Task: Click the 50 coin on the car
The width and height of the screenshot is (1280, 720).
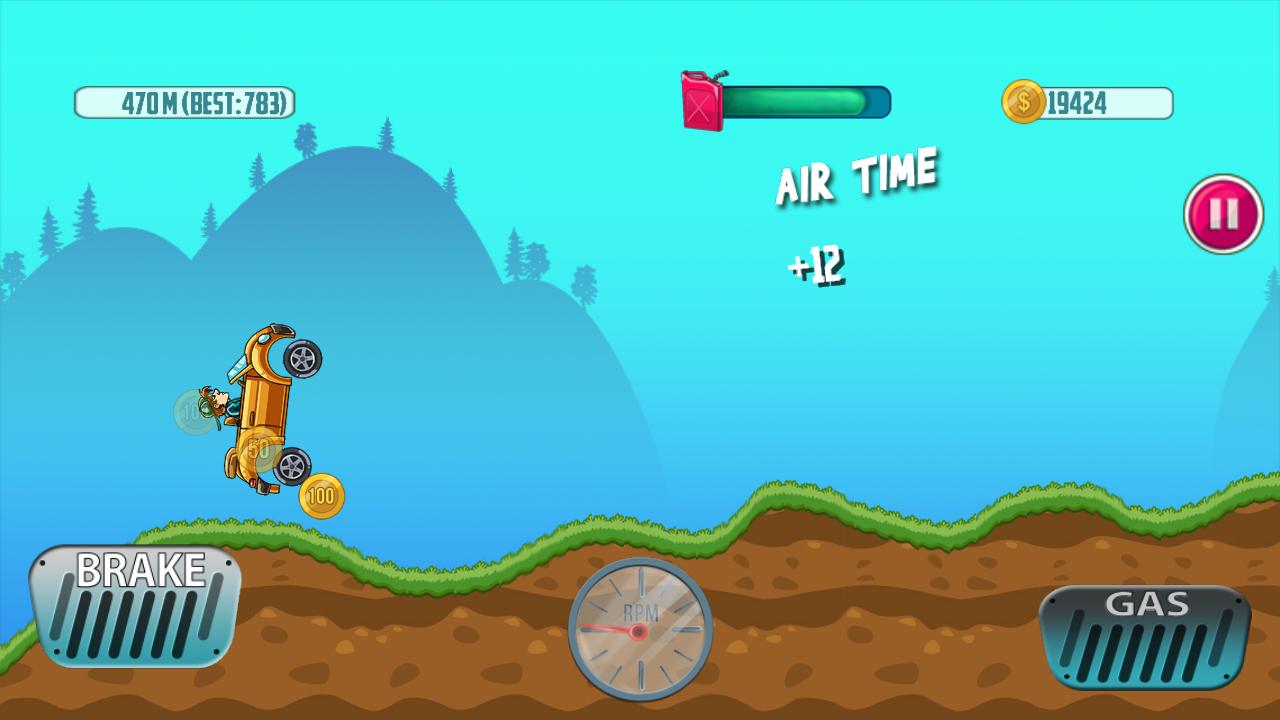Action: (258, 448)
